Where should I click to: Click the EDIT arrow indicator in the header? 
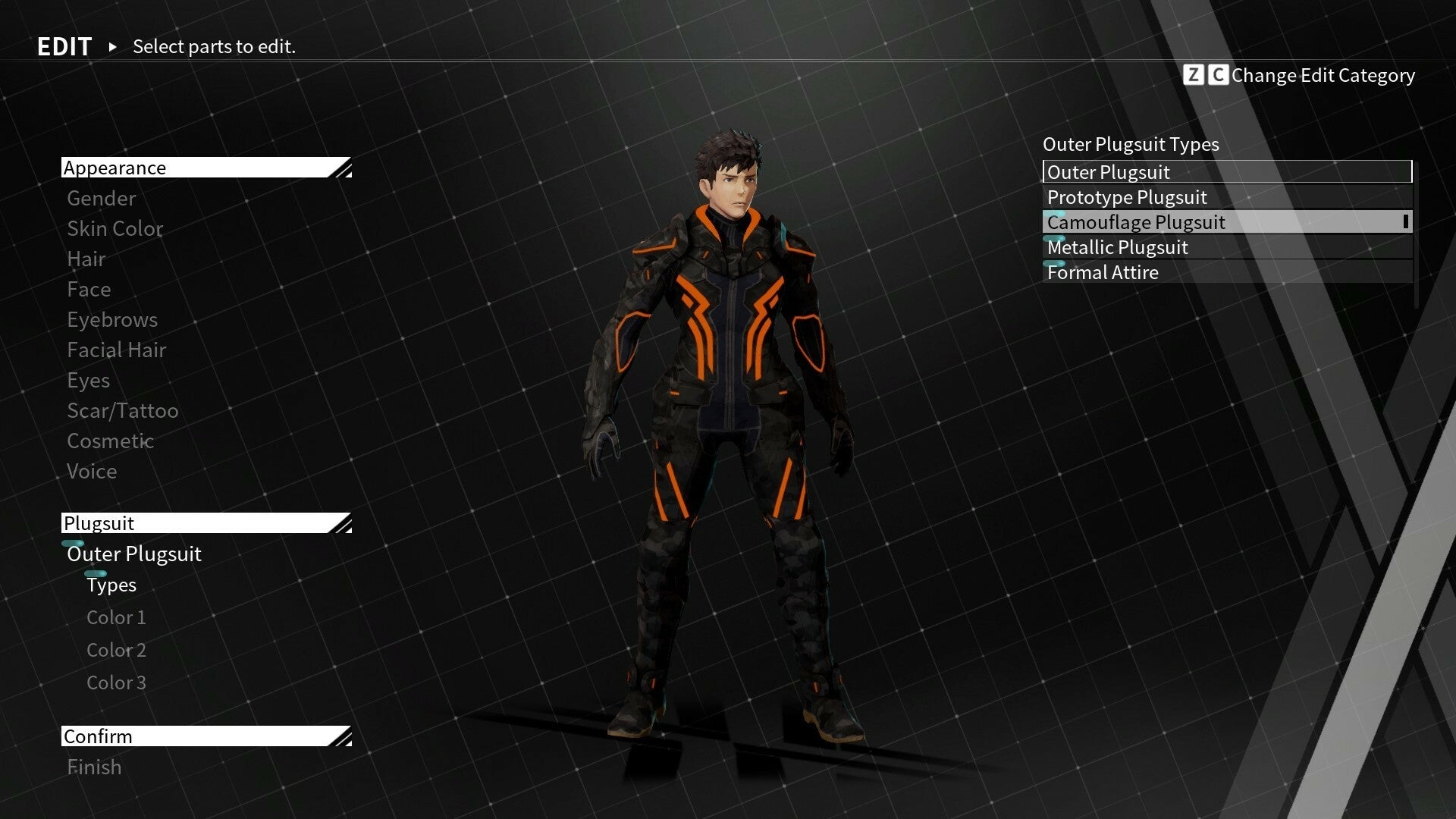click(x=112, y=47)
